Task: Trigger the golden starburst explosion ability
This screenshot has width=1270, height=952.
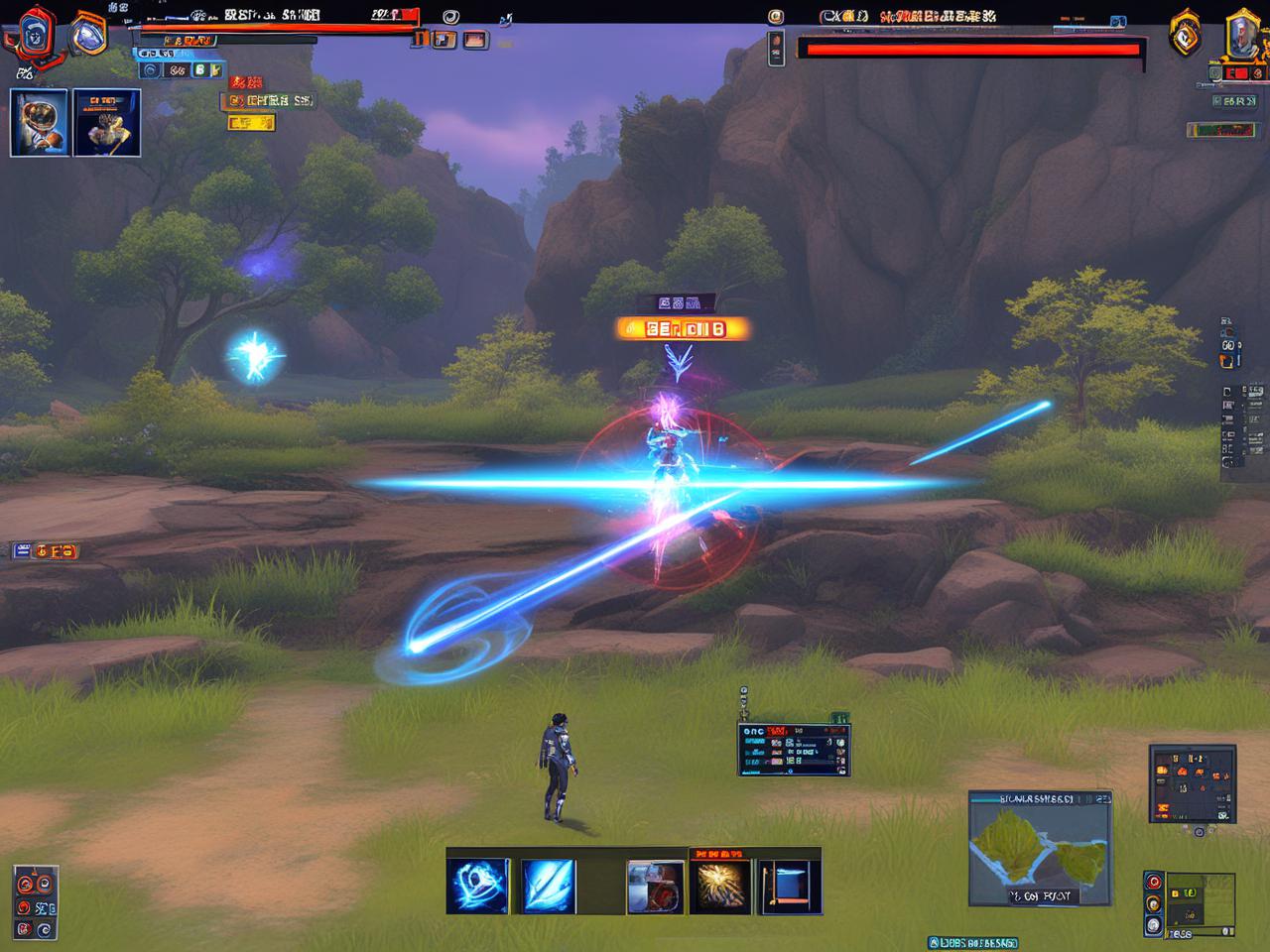Action: pos(721,887)
